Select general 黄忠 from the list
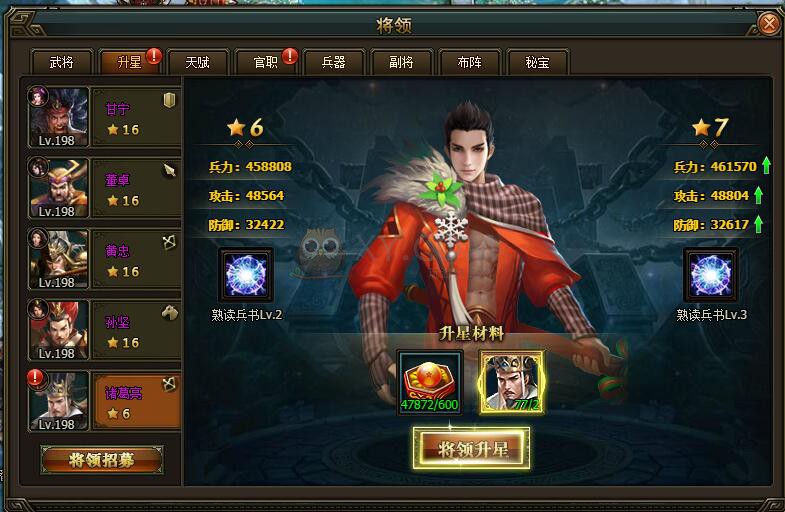Screen dimensions: 785x512 pyautogui.click(x=104, y=259)
